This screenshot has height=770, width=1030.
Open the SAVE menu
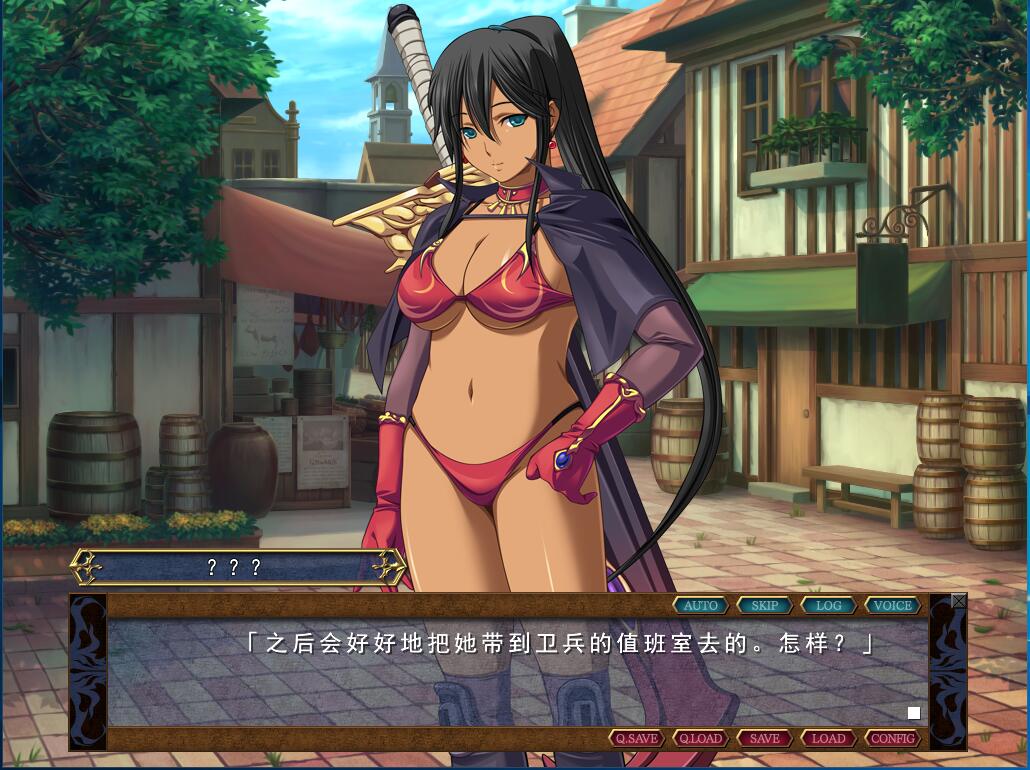click(765, 738)
